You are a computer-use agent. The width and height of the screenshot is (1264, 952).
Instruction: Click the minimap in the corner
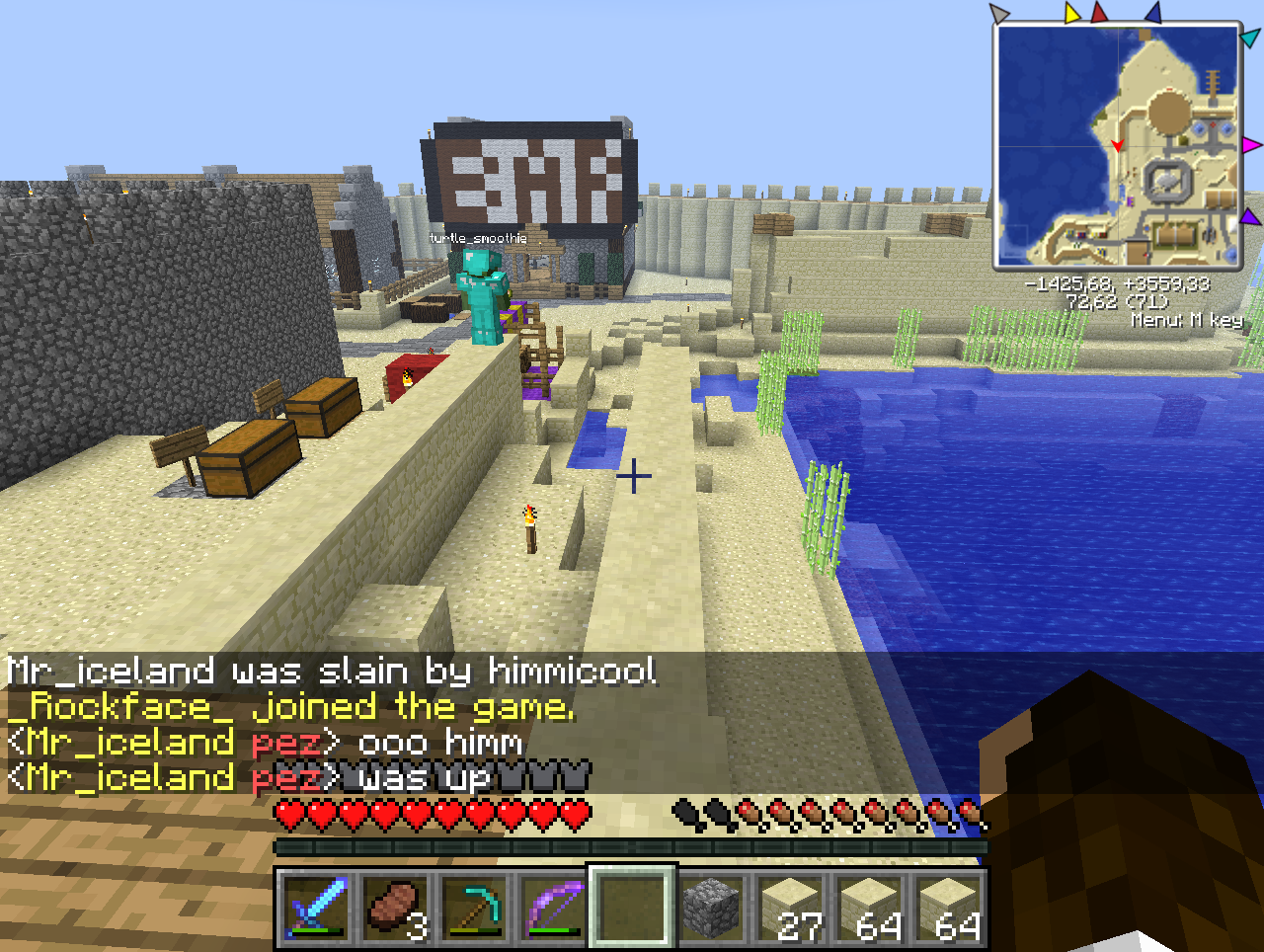pyautogui.click(x=1118, y=145)
